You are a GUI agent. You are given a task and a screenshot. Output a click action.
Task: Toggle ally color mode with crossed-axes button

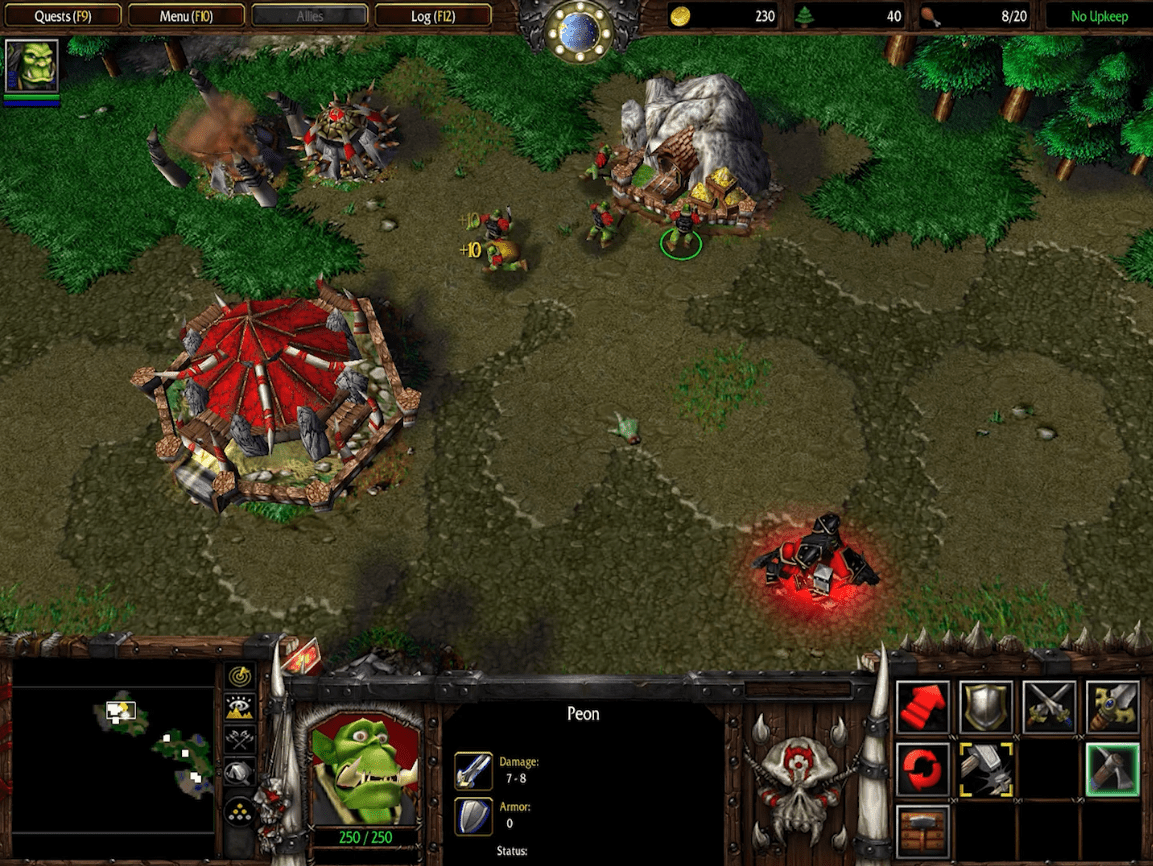[240, 740]
